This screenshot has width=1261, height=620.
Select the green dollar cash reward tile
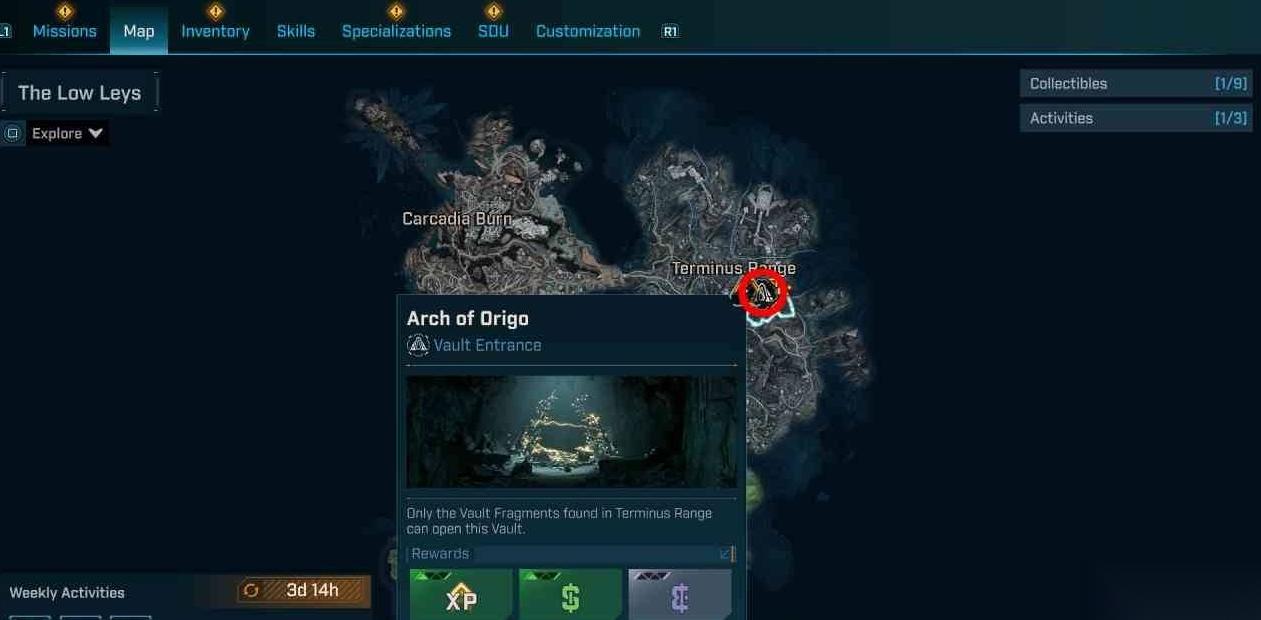(x=570, y=596)
